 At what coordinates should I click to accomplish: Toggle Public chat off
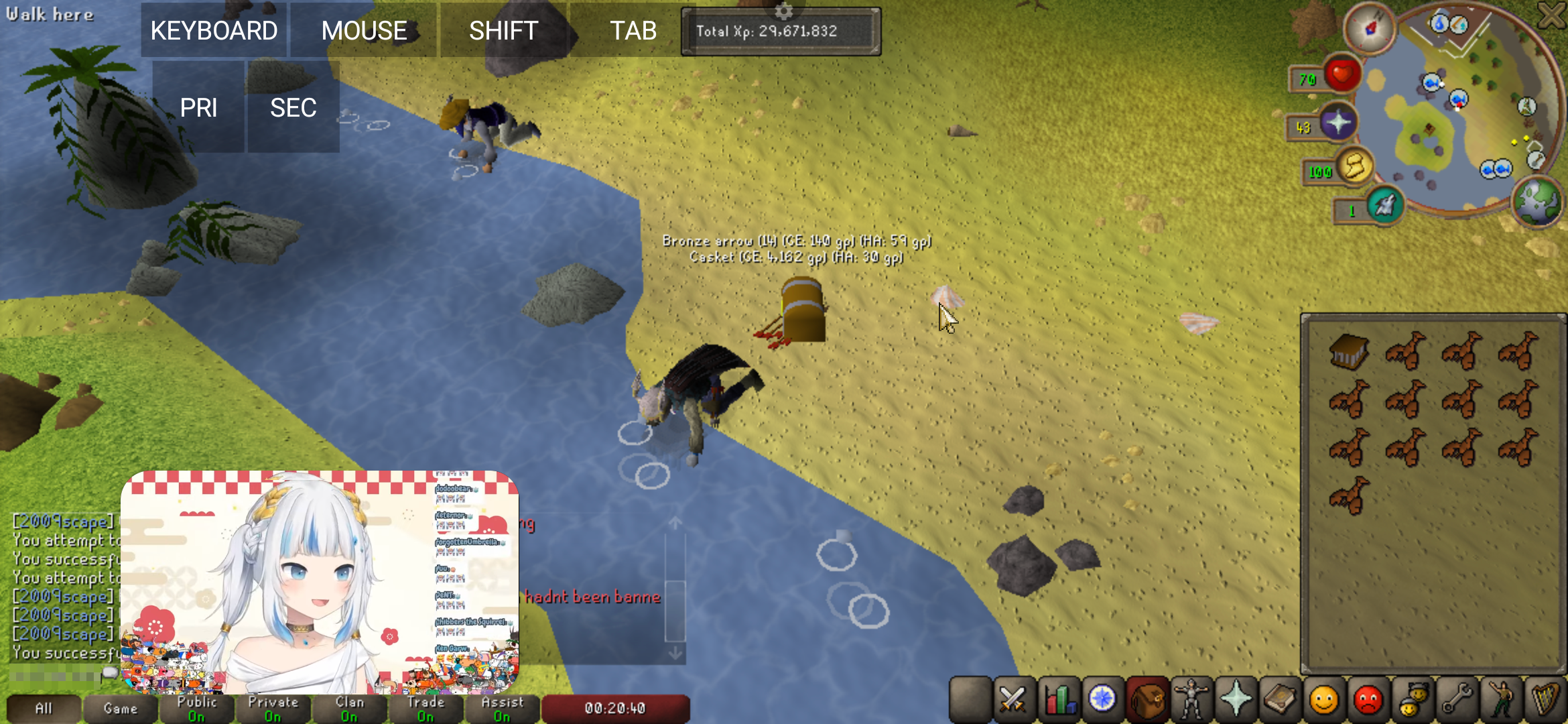coord(197,707)
